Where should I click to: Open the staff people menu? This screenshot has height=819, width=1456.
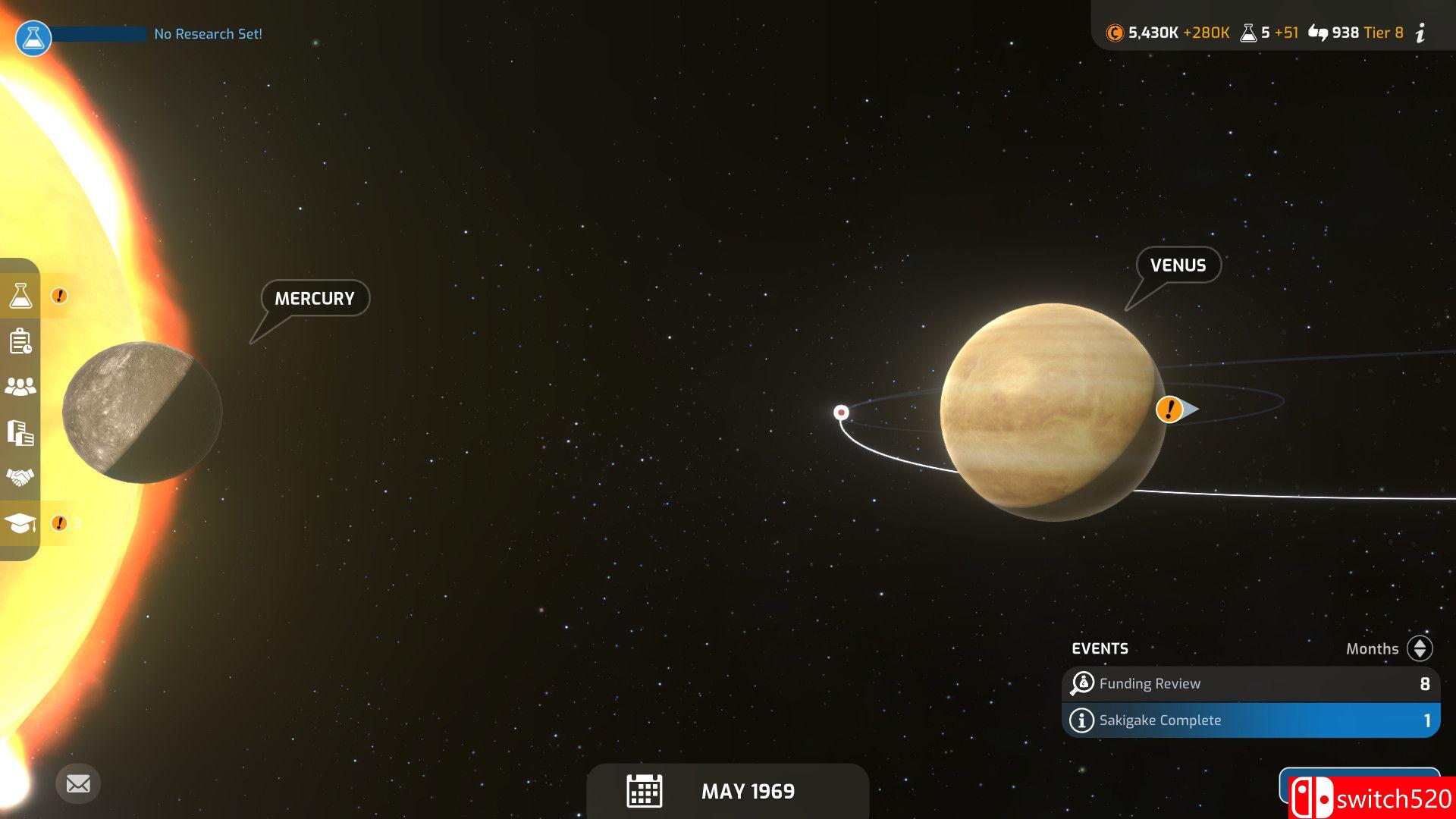(x=20, y=387)
